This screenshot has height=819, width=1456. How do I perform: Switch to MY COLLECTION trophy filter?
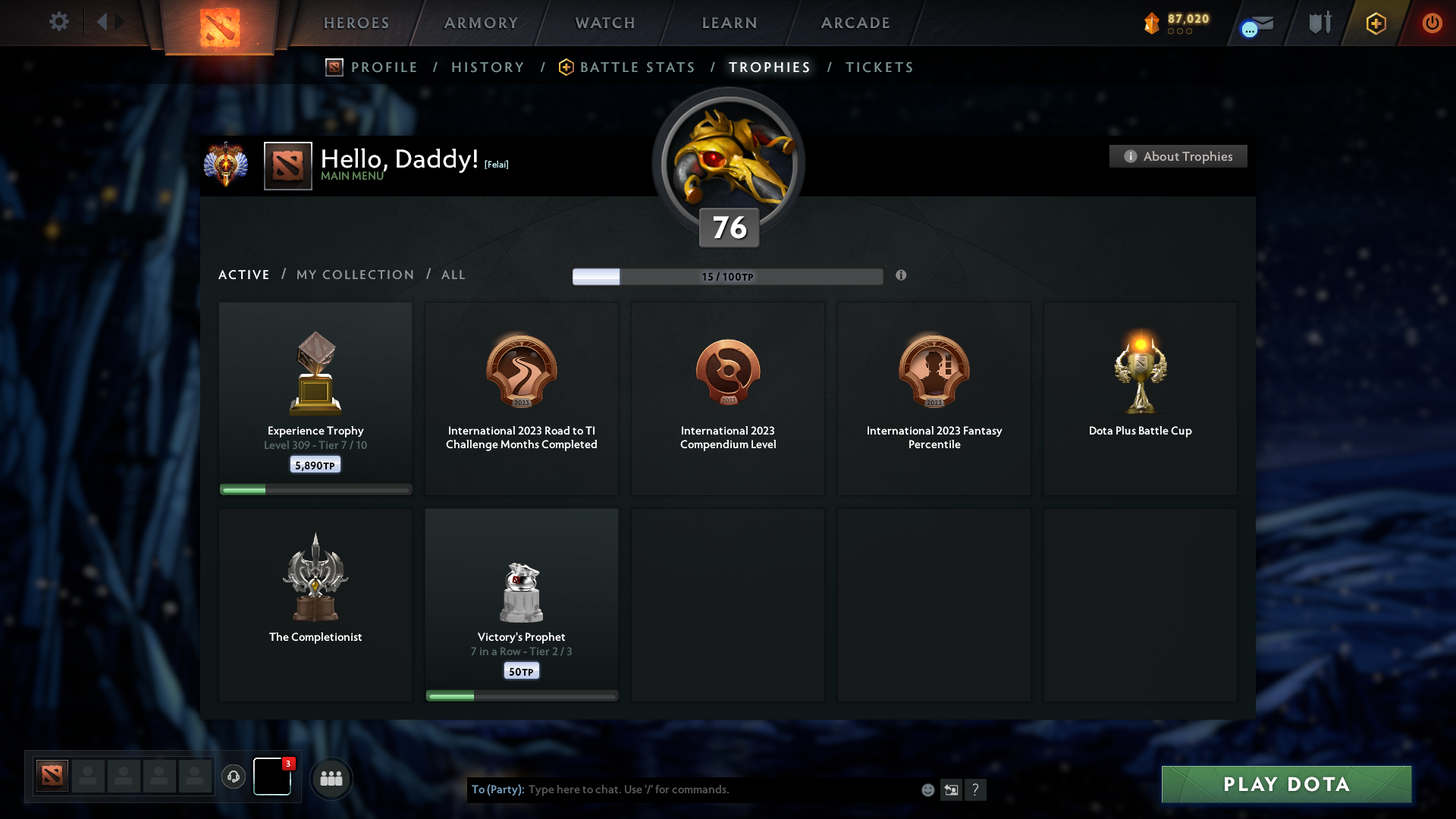[x=354, y=275]
